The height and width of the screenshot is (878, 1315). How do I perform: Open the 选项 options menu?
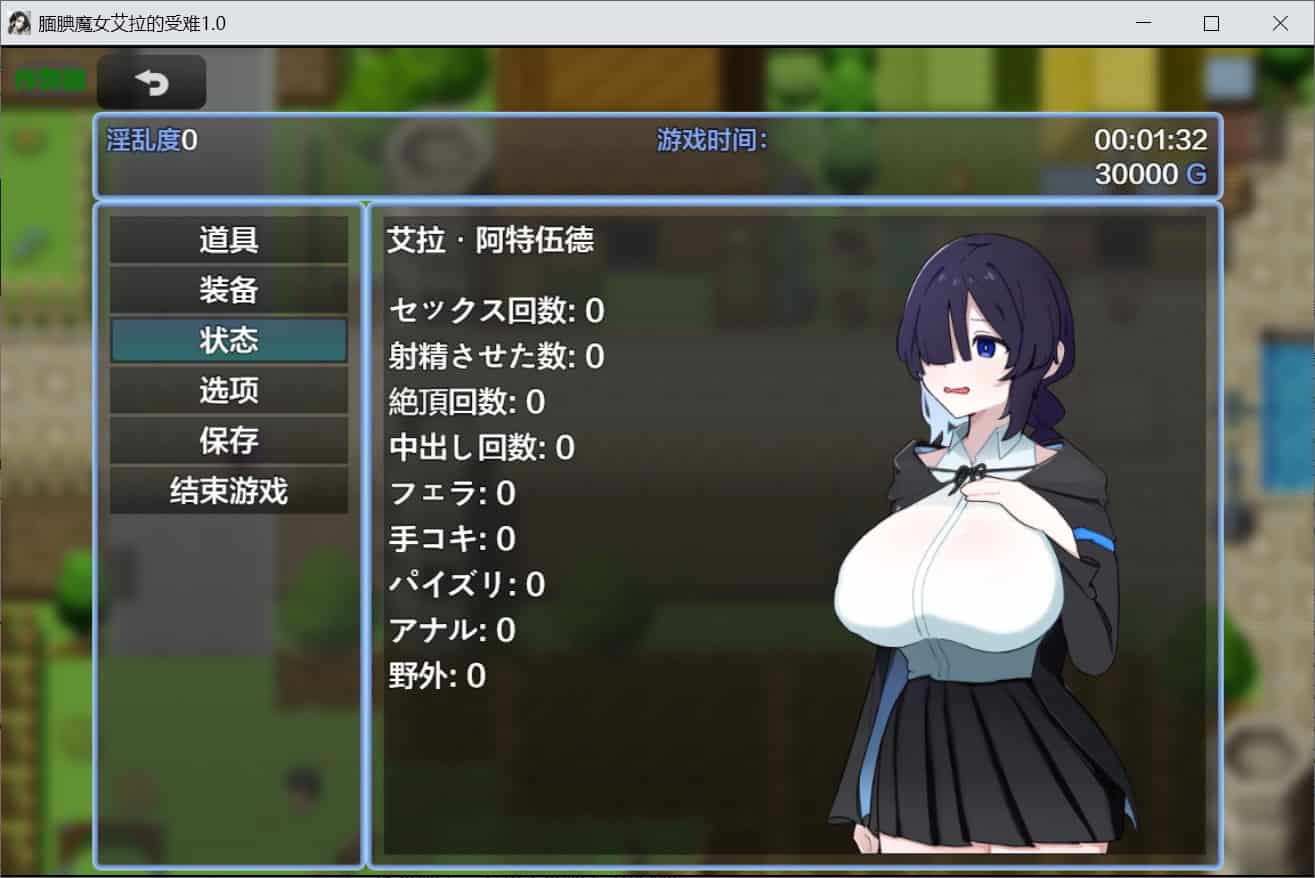pos(229,390)
